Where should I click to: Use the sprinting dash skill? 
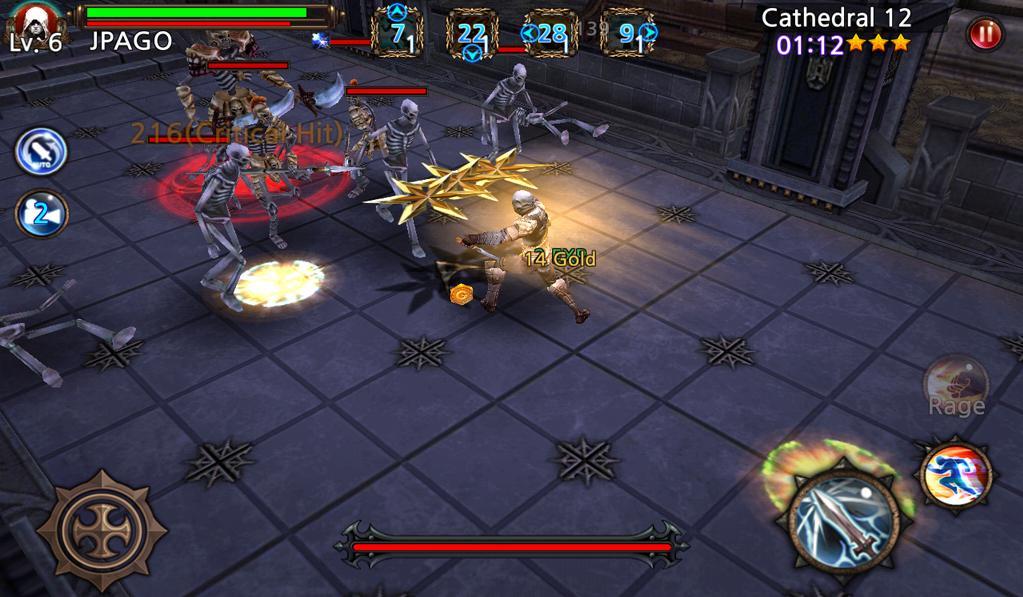(x=955, y=474)
